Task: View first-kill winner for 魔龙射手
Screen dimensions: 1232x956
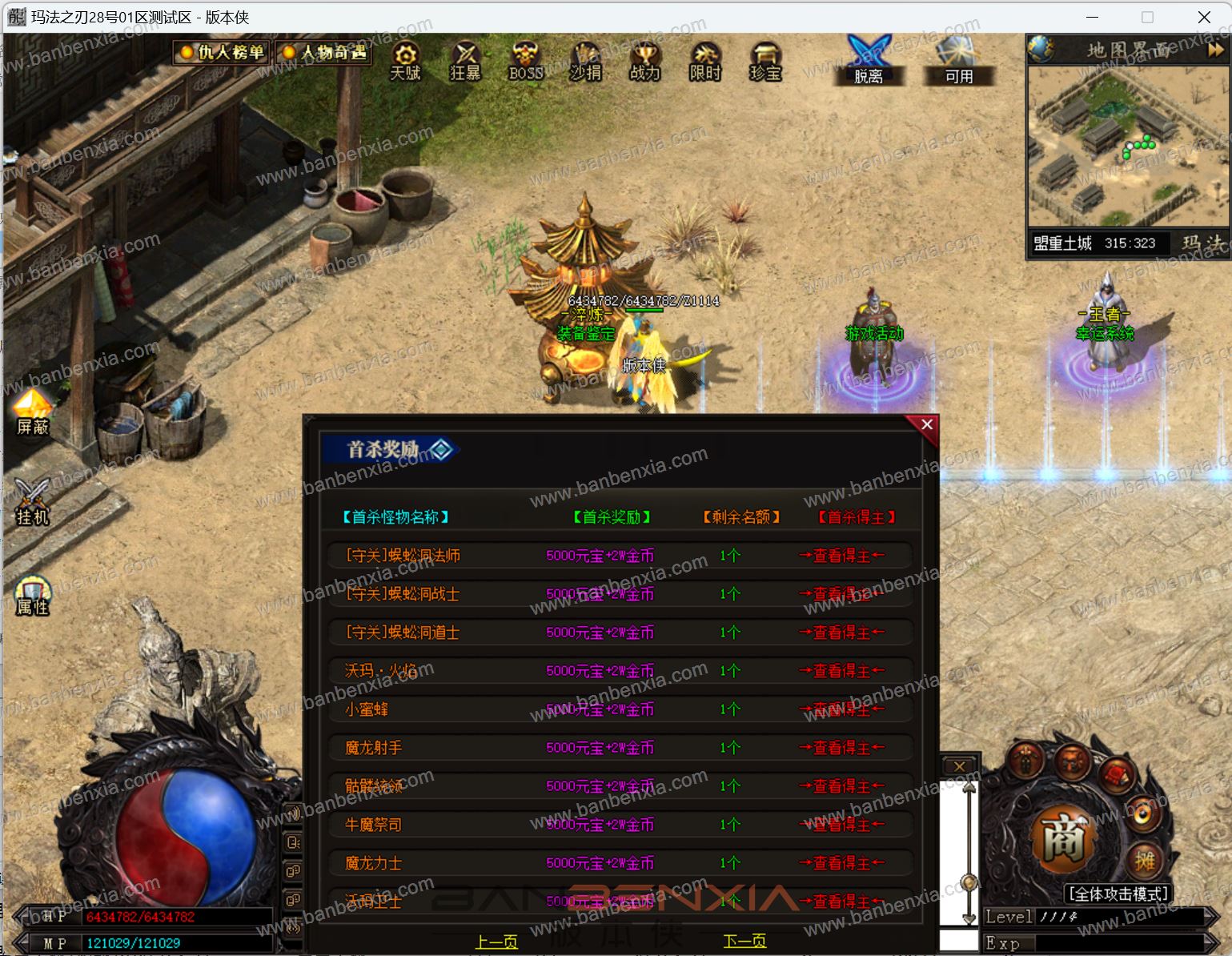Action: pyautogui.click(x=841, y=748)
